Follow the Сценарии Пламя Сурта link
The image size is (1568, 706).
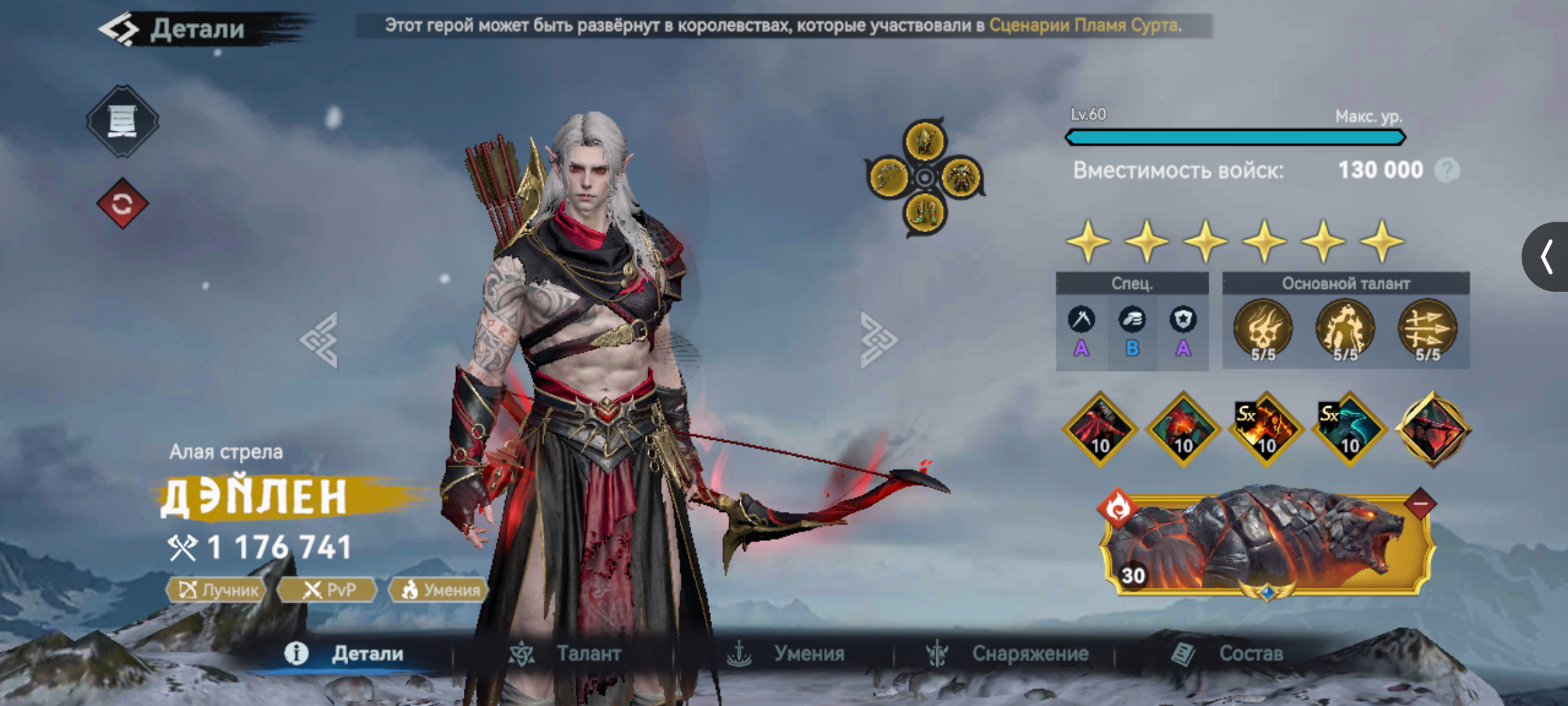tap(1085, 25)
